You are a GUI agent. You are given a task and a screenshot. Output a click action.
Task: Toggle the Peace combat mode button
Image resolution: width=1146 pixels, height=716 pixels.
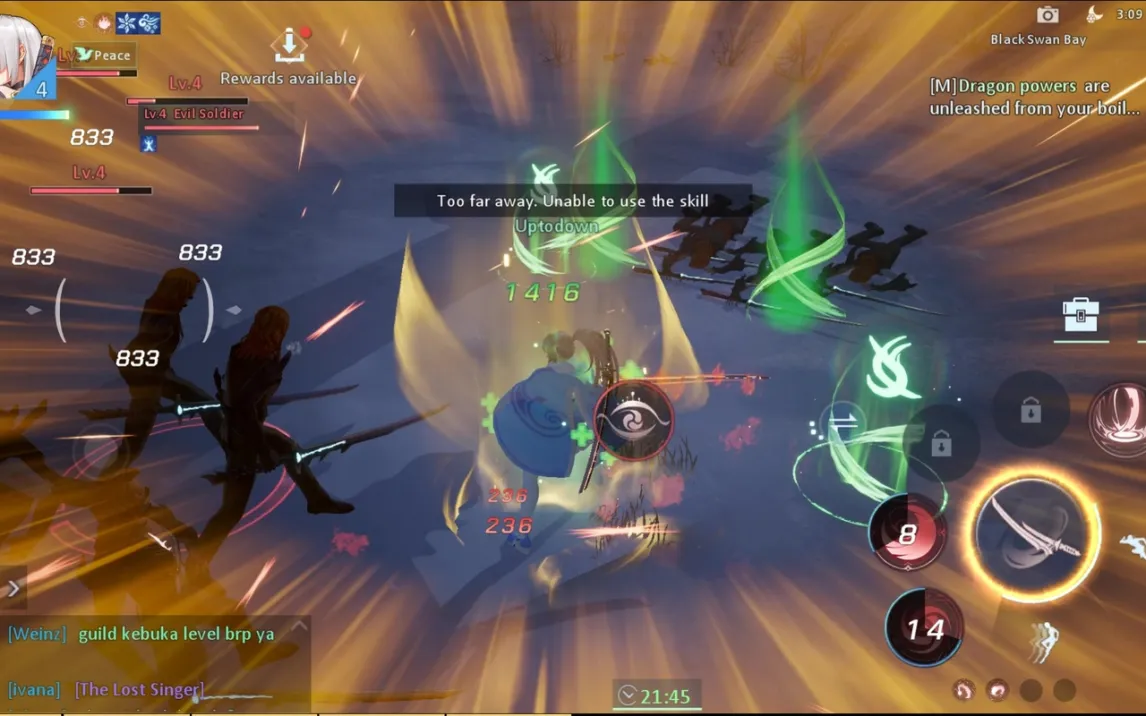click(103, 55)
